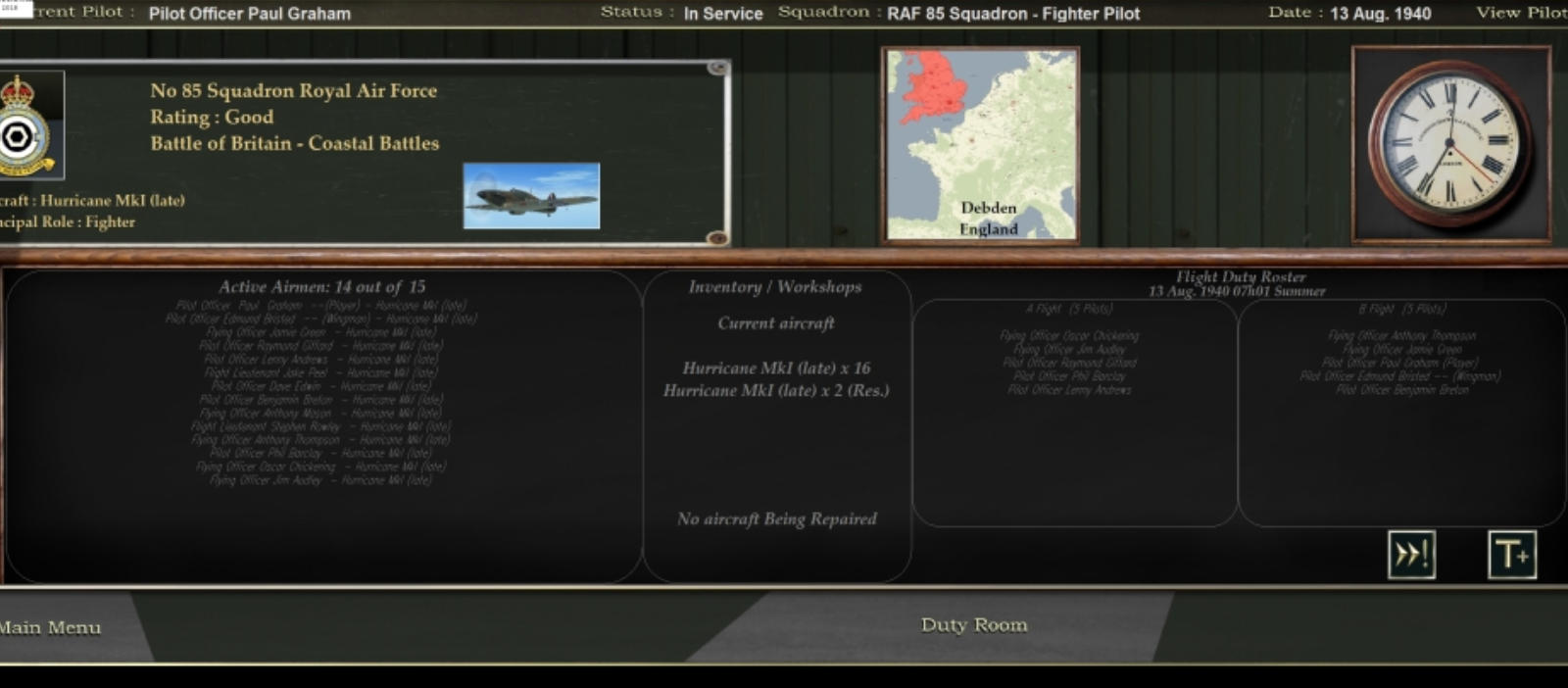
Task: Enter the Duty Room
Action: (973, 625)
